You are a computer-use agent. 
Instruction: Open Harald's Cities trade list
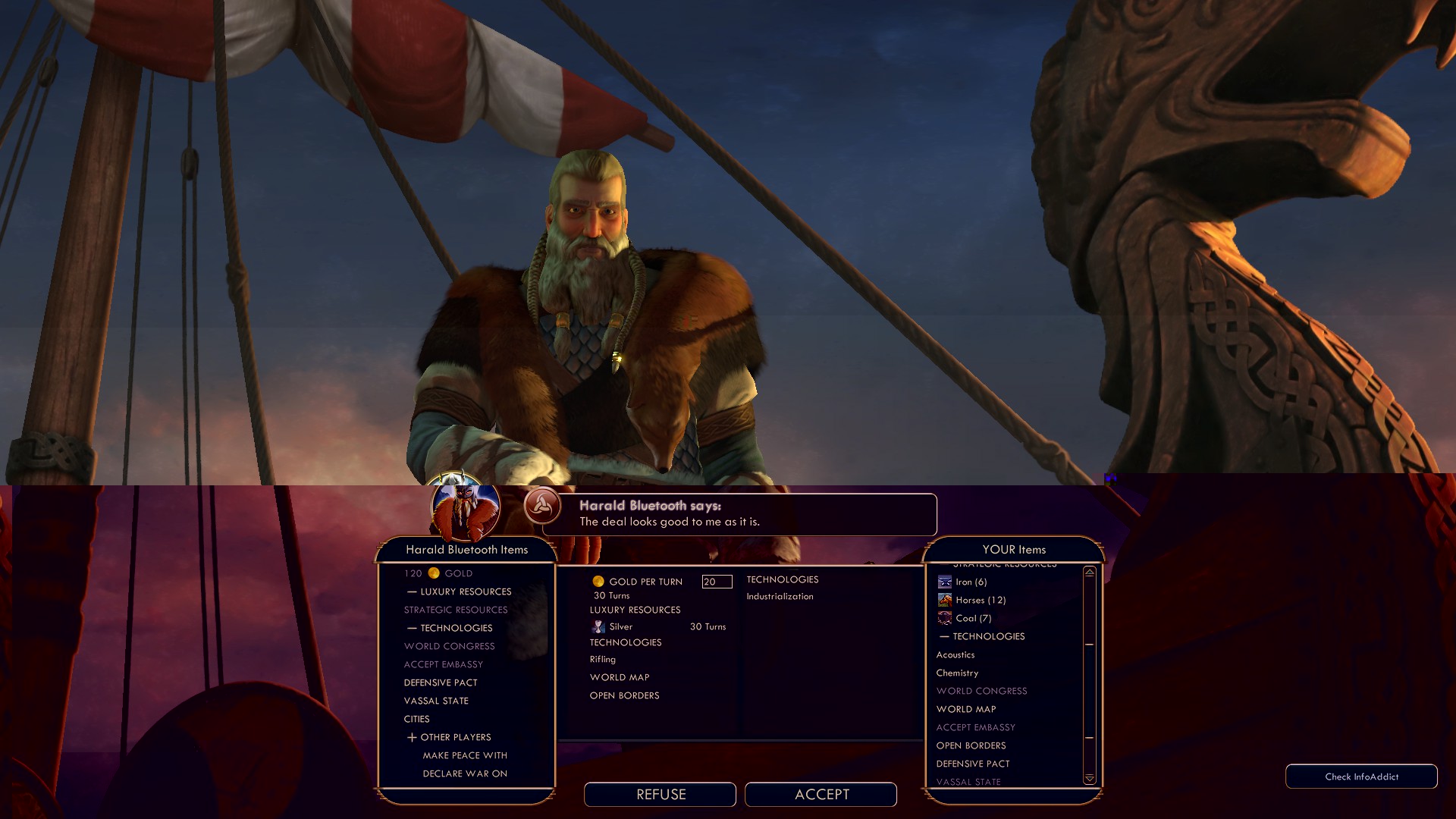[x=416, y=719]
